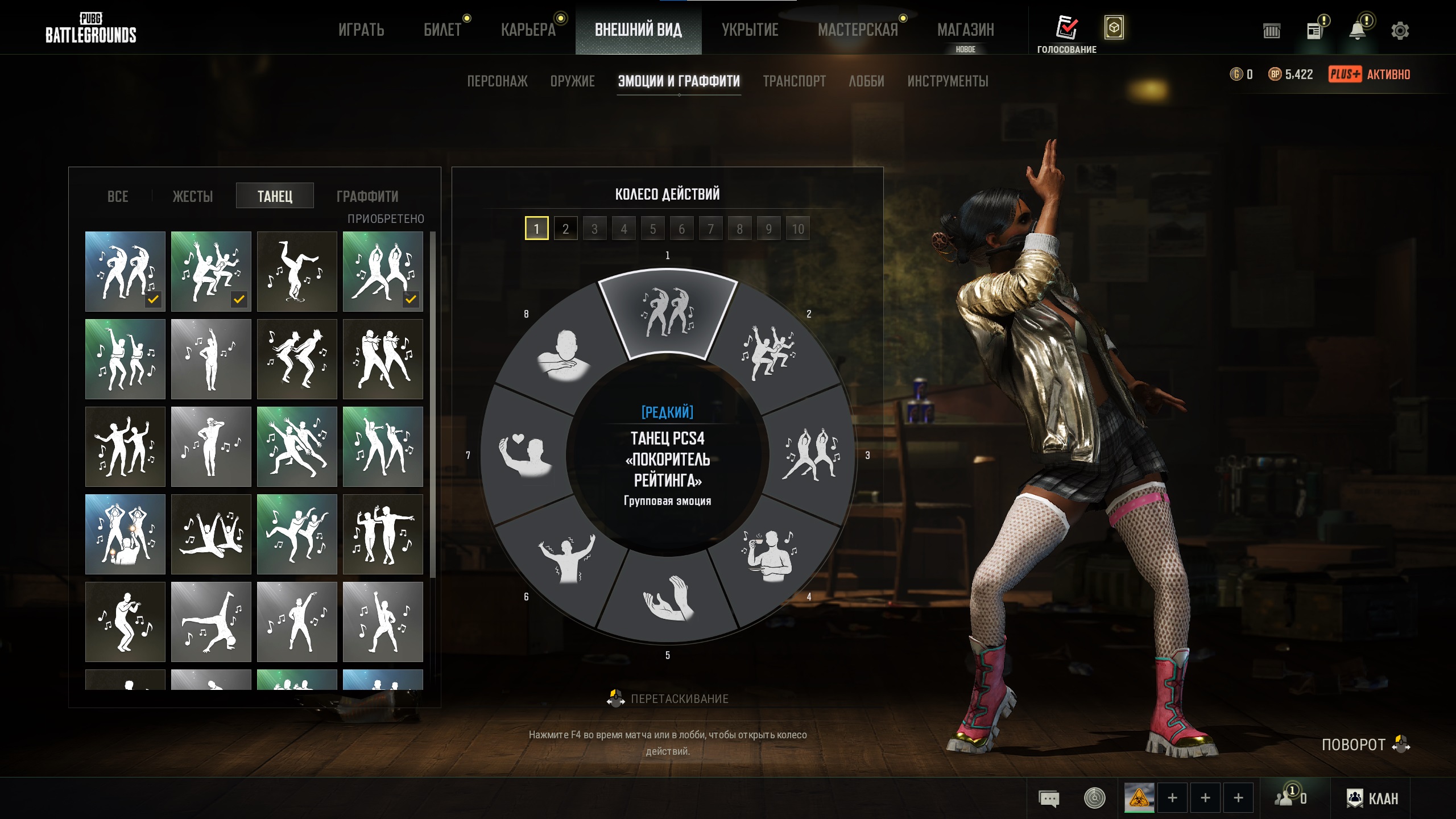Open the settings gear icon

pyautogui.click(x=1400, y=31)
